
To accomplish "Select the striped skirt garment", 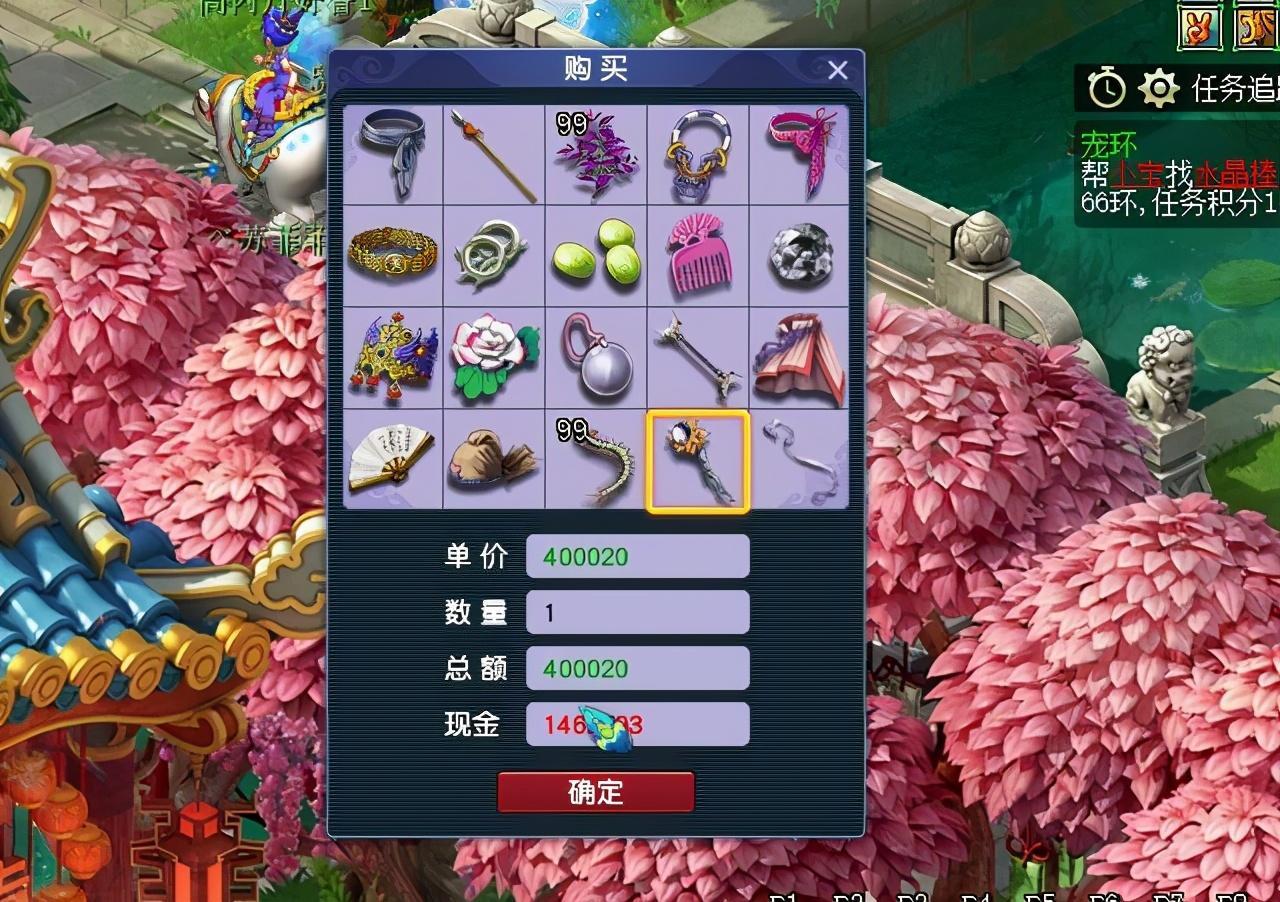I will point(800,358).
